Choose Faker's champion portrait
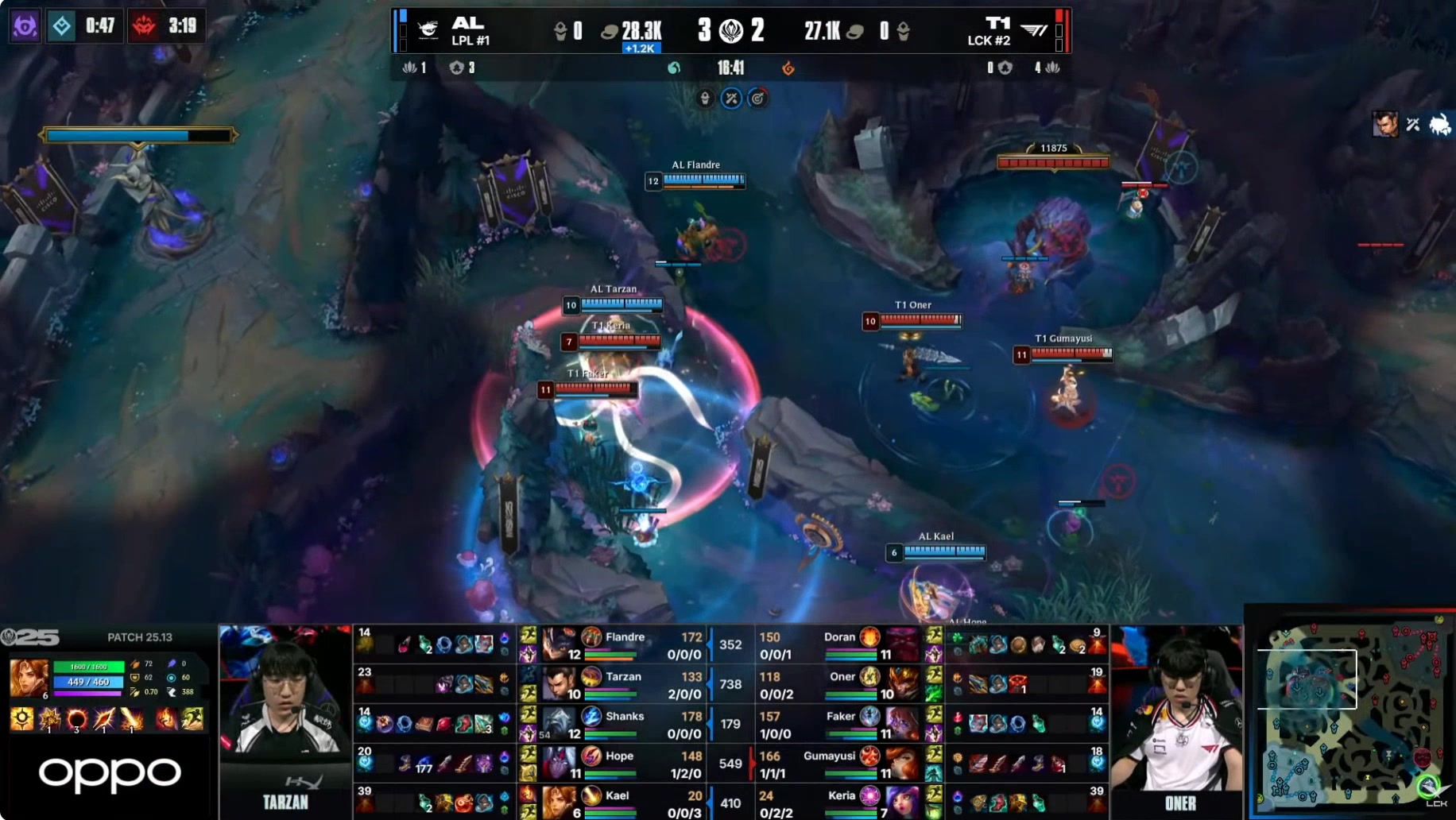The image size is (1456, 820). click(x=902, y=723)
